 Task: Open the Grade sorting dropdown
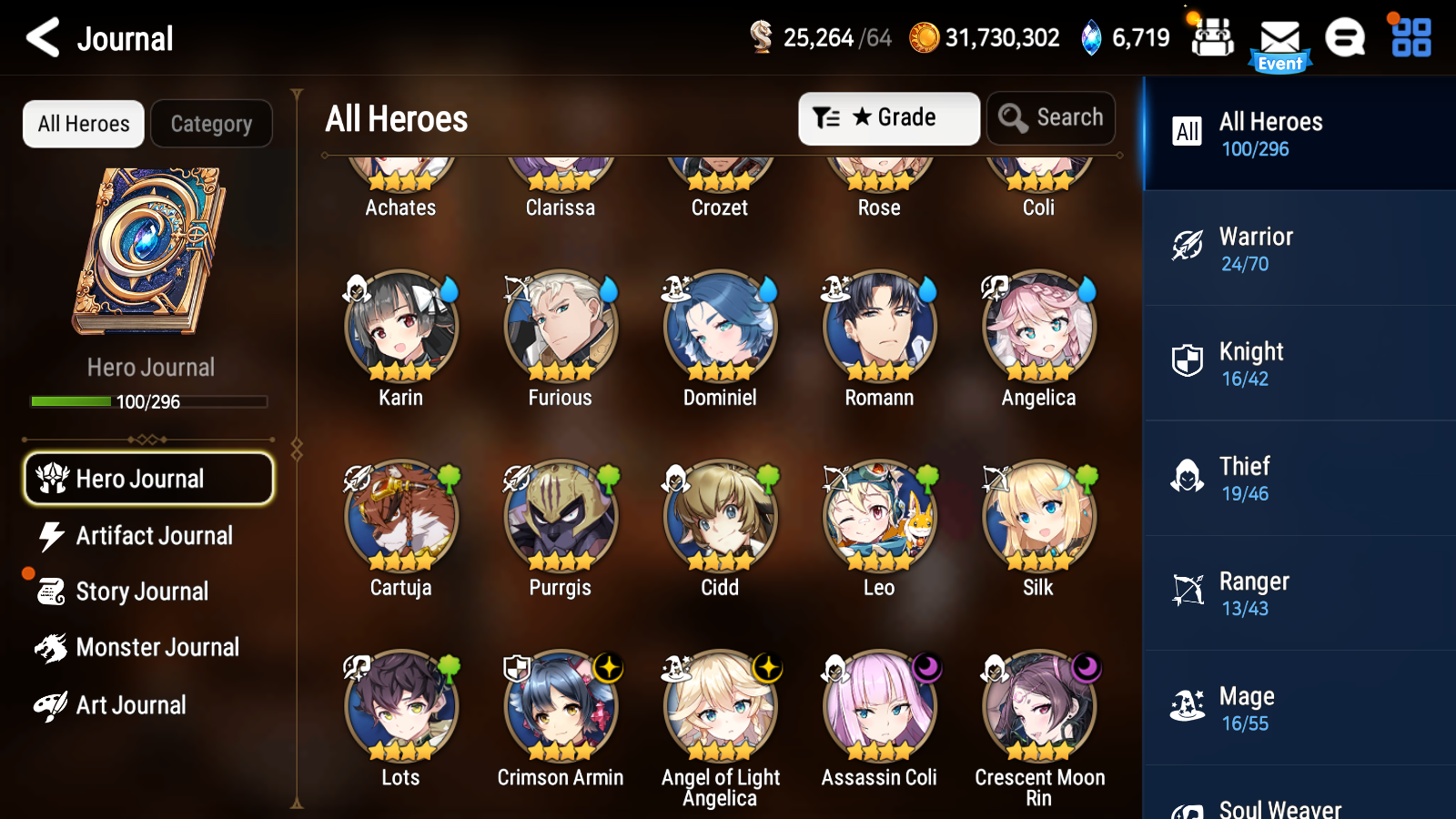click(x=888, y=117)
